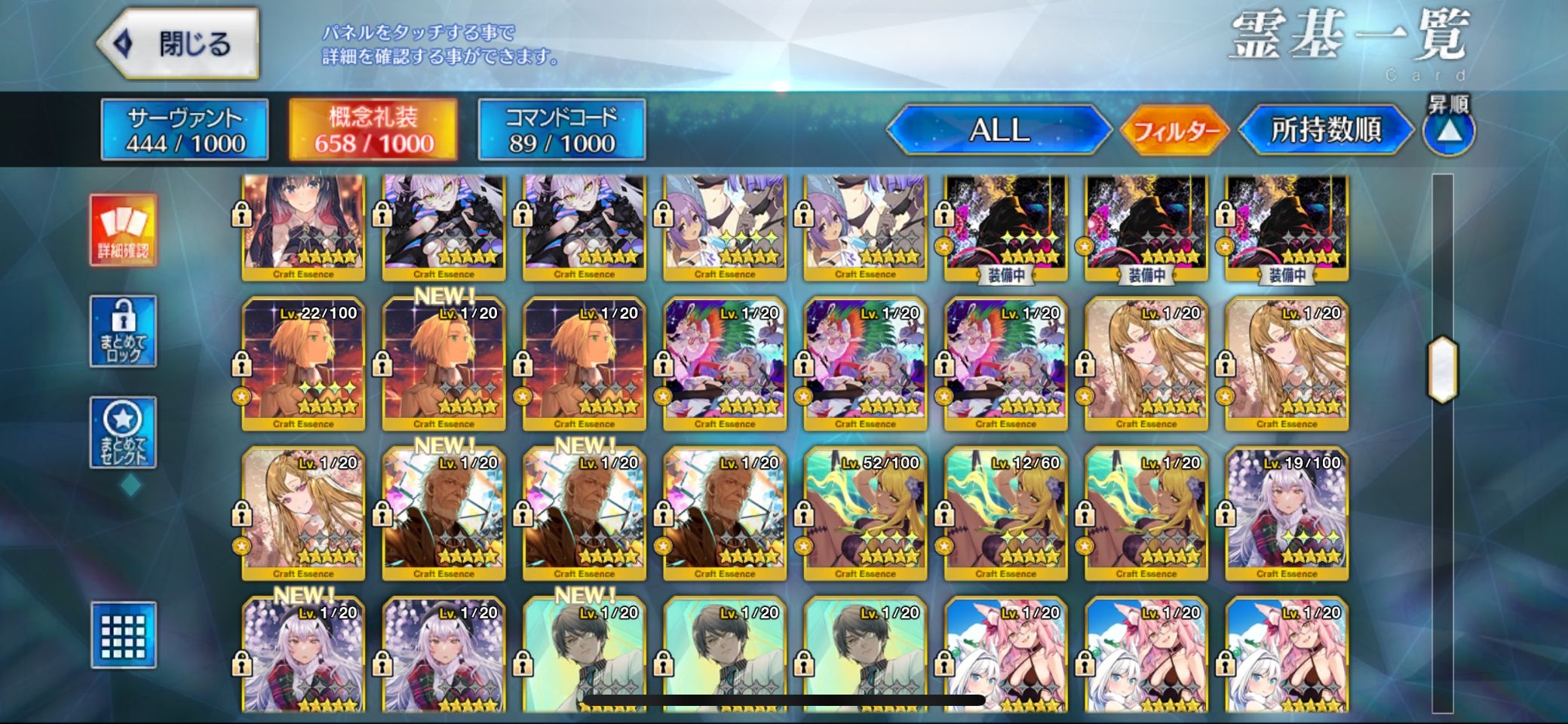Image resolution: width=1568 pixels, height=724 pixels.
Task: Close the card list with 閉じる
Action: coord(178,44)
